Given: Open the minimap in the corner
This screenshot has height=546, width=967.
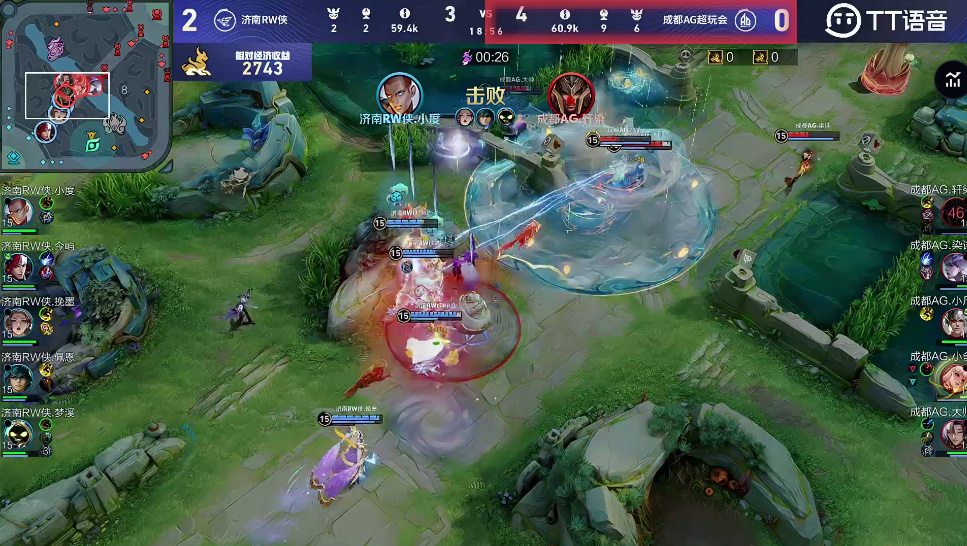Looking at the screenshot, I should (86, 85).
